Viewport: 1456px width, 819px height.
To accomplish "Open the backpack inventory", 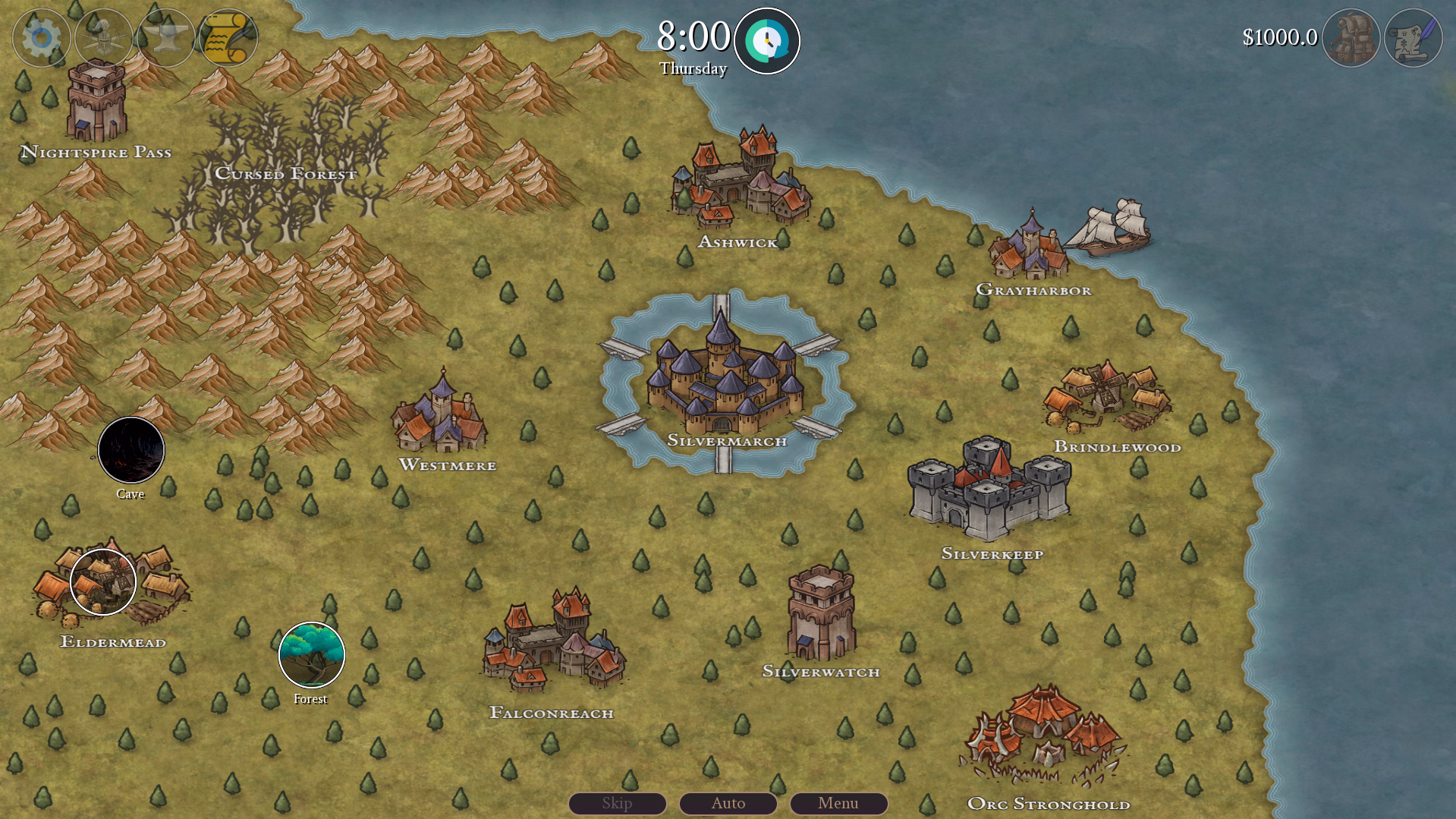I will [1351, 38].
